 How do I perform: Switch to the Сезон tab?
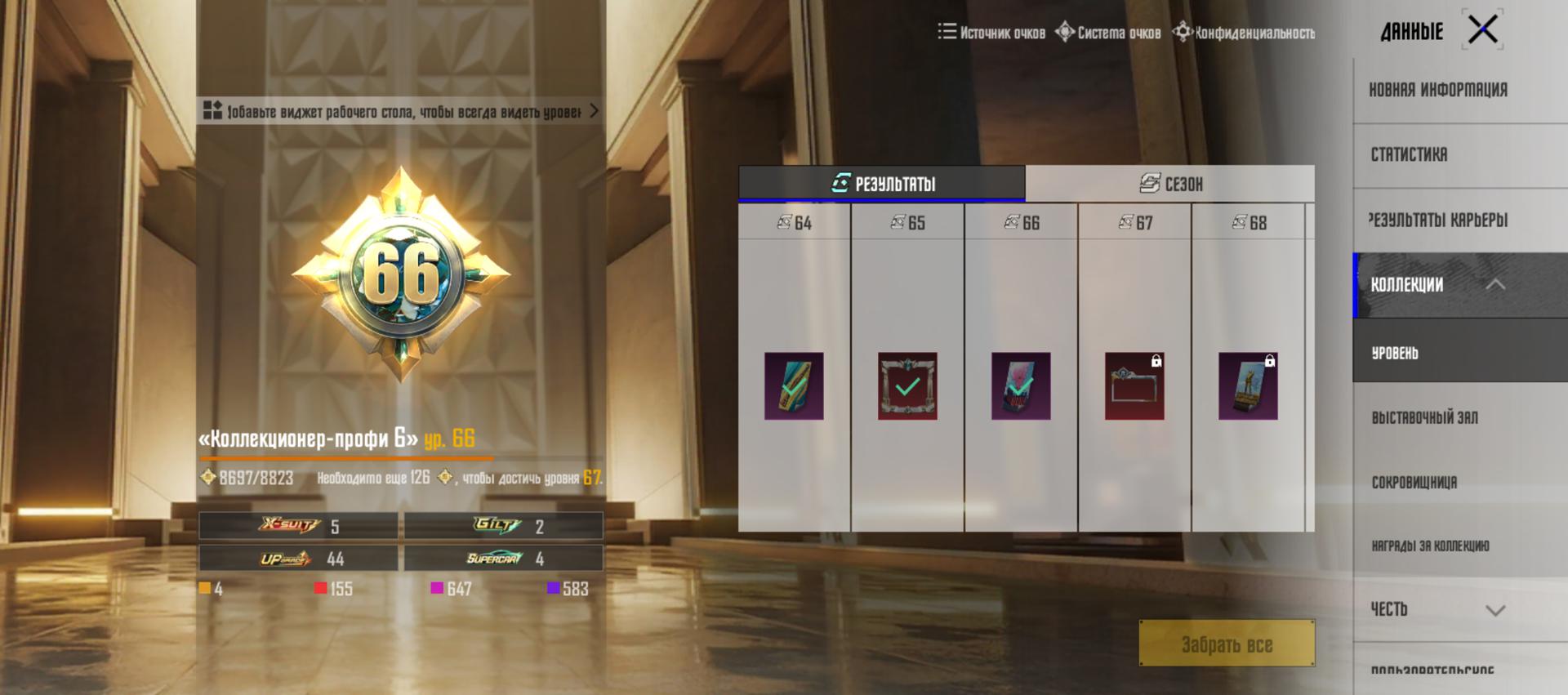pyautogui.click(x=1170, y=184)
